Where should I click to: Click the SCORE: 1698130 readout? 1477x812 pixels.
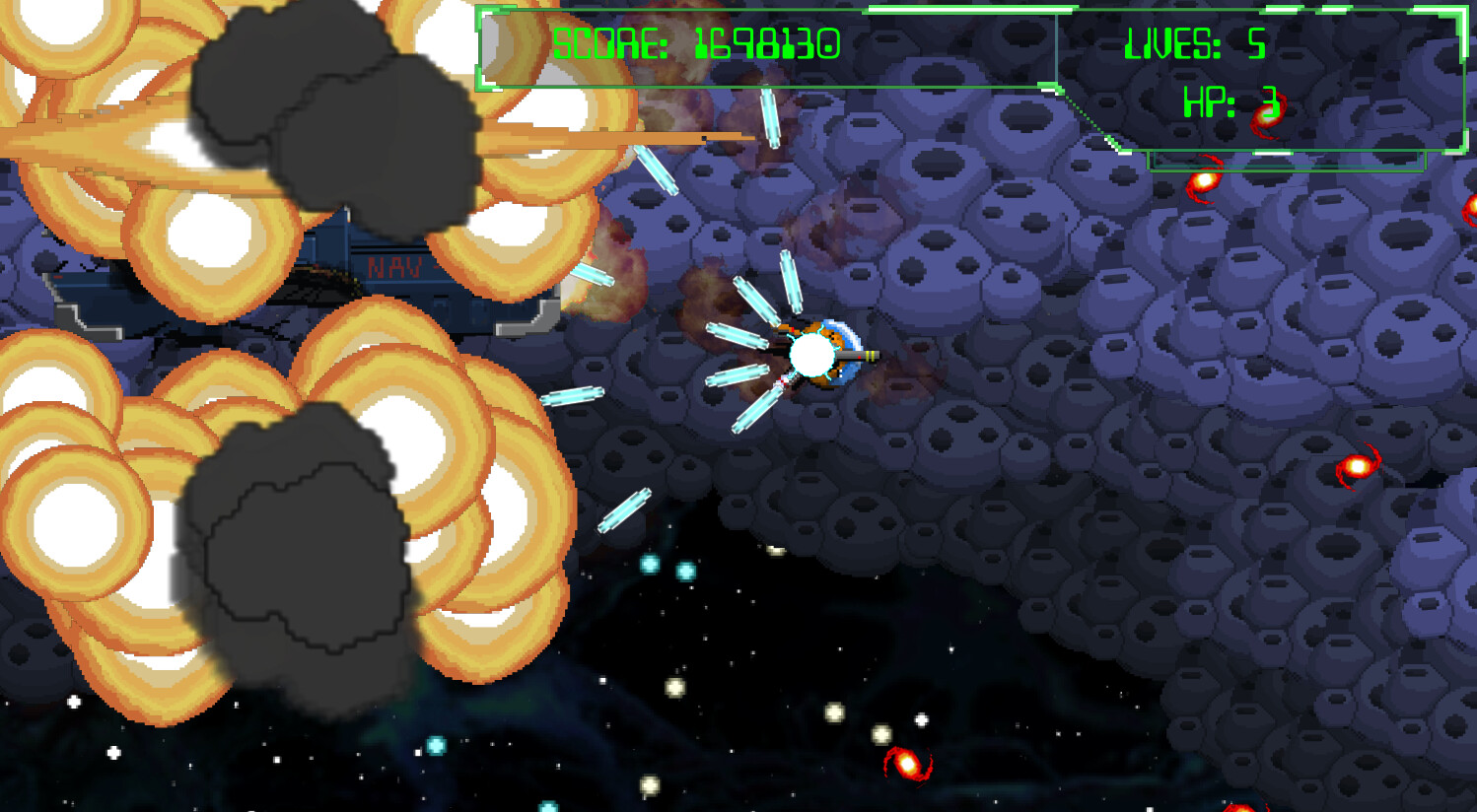pos(693,43)
